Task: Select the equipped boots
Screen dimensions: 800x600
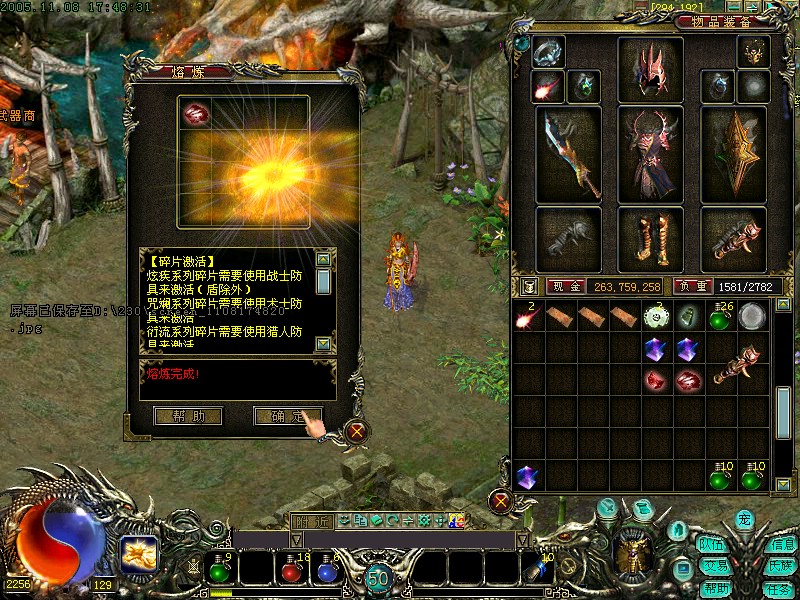Action: click(650, 239)
